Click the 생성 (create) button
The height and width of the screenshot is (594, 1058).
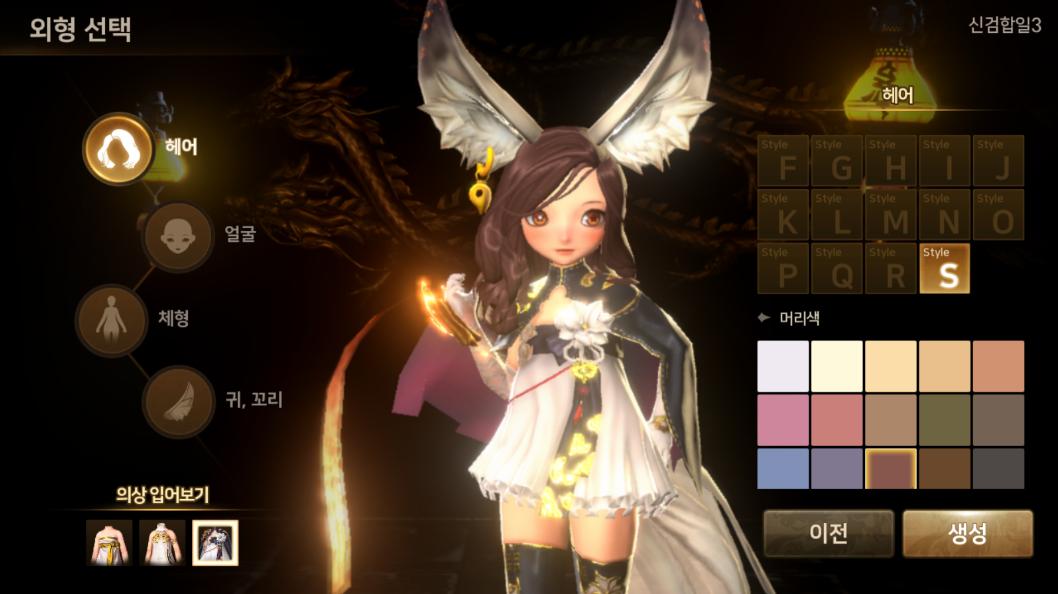[967, 533]
